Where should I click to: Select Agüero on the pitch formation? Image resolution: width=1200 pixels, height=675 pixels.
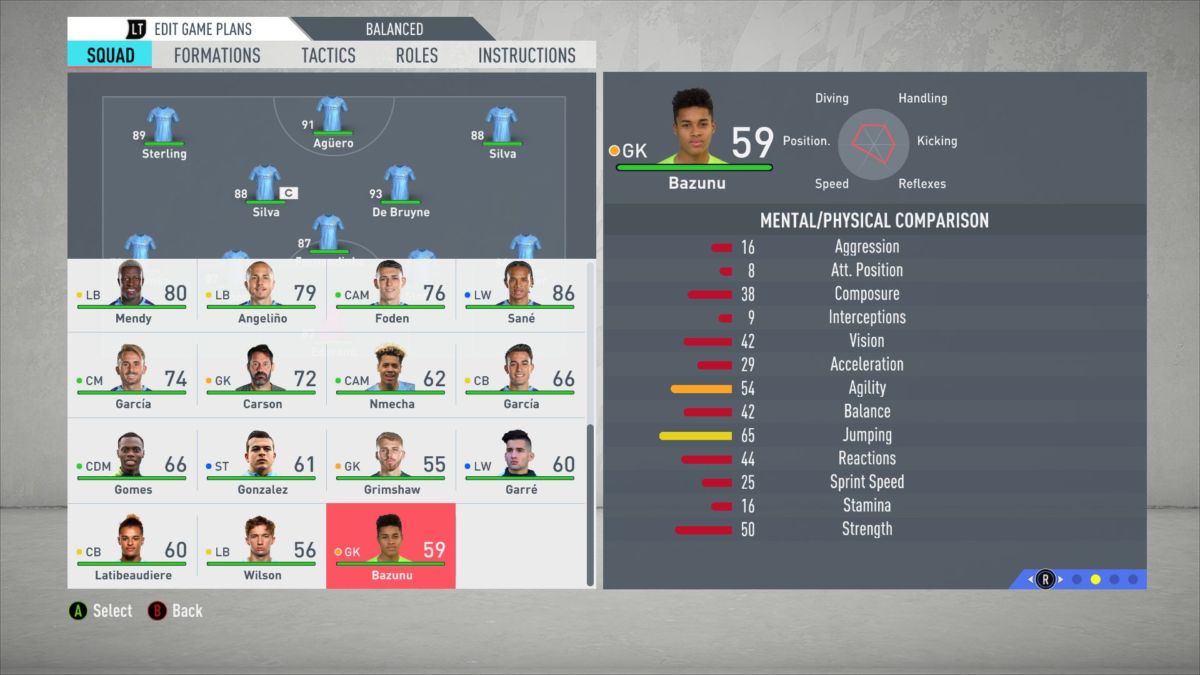click(x=332, y=120)
